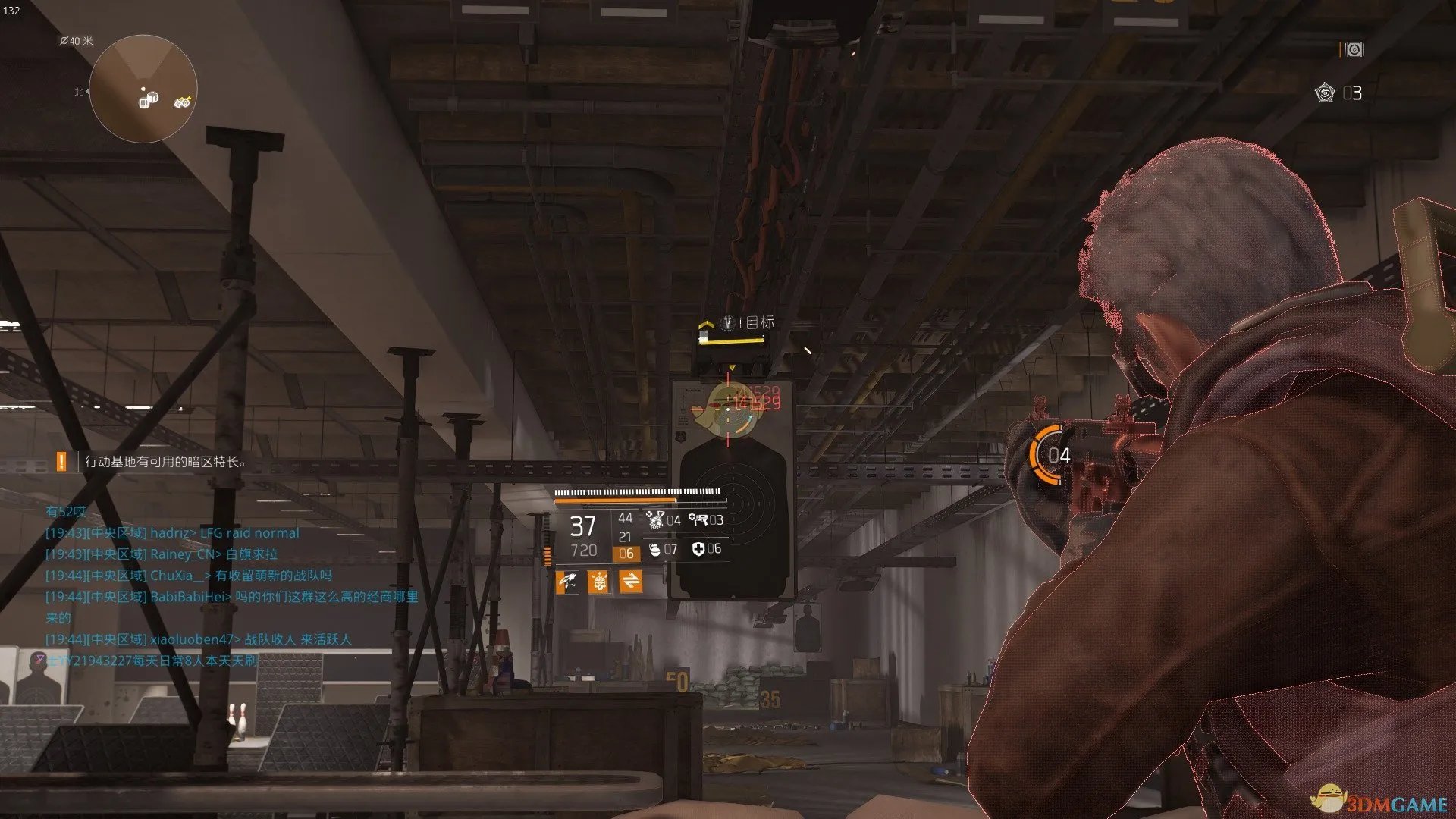Open the circular minimap
Viewport: 1456px width, 819px height.
point(143,89)
